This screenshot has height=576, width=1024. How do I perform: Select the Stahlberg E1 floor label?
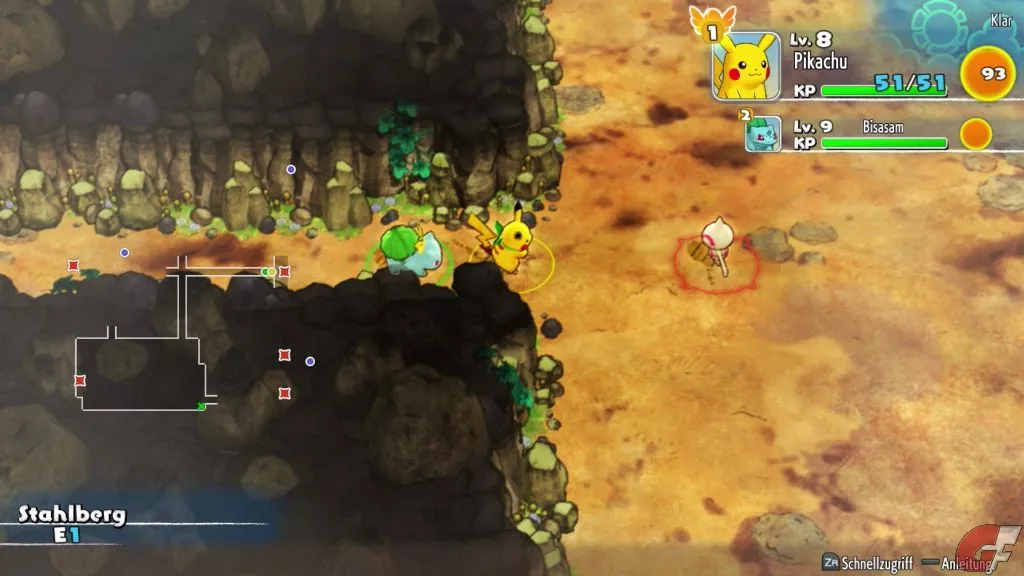[72, 524]
